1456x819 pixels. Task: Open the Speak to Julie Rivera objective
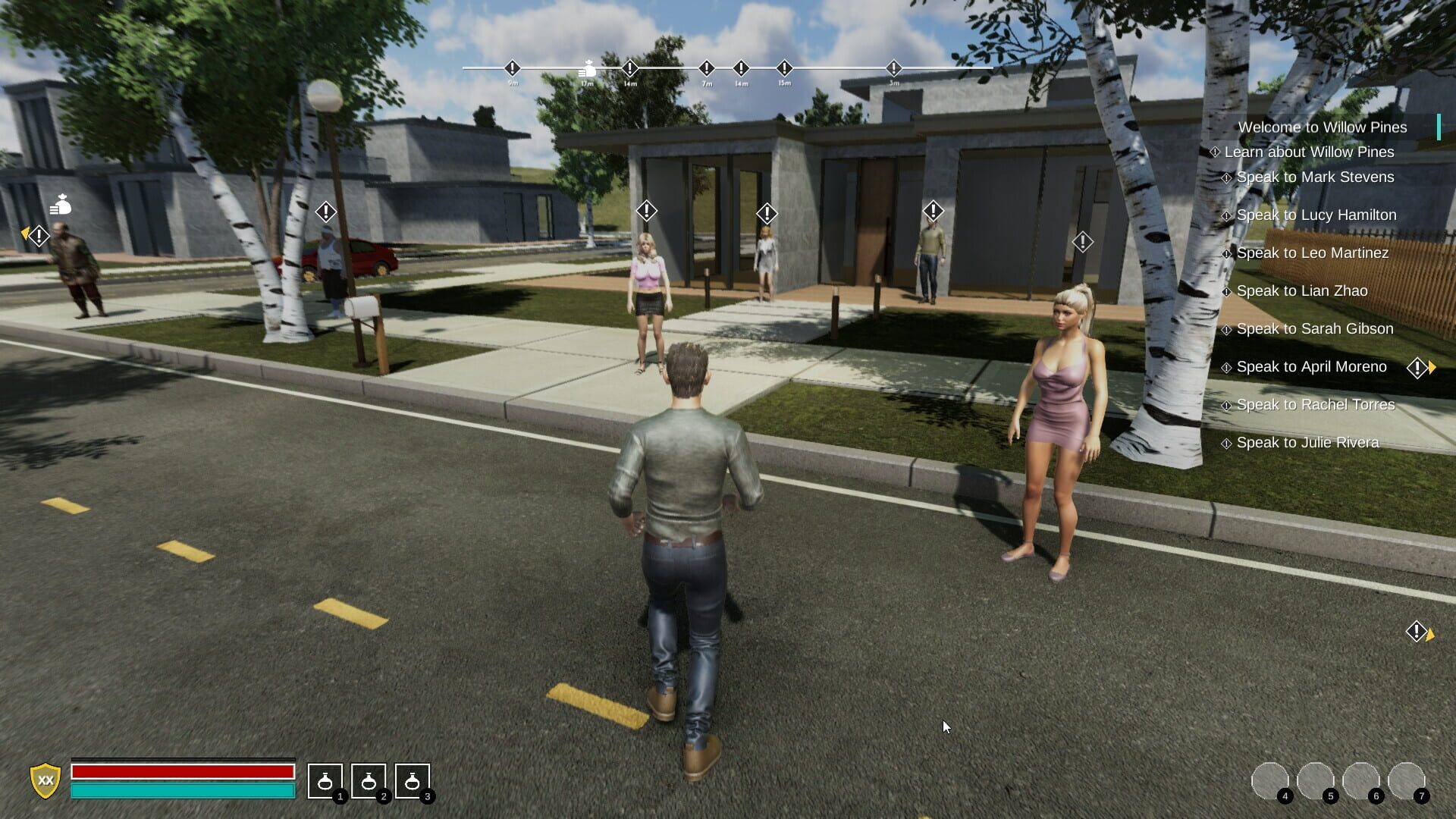1307,442
